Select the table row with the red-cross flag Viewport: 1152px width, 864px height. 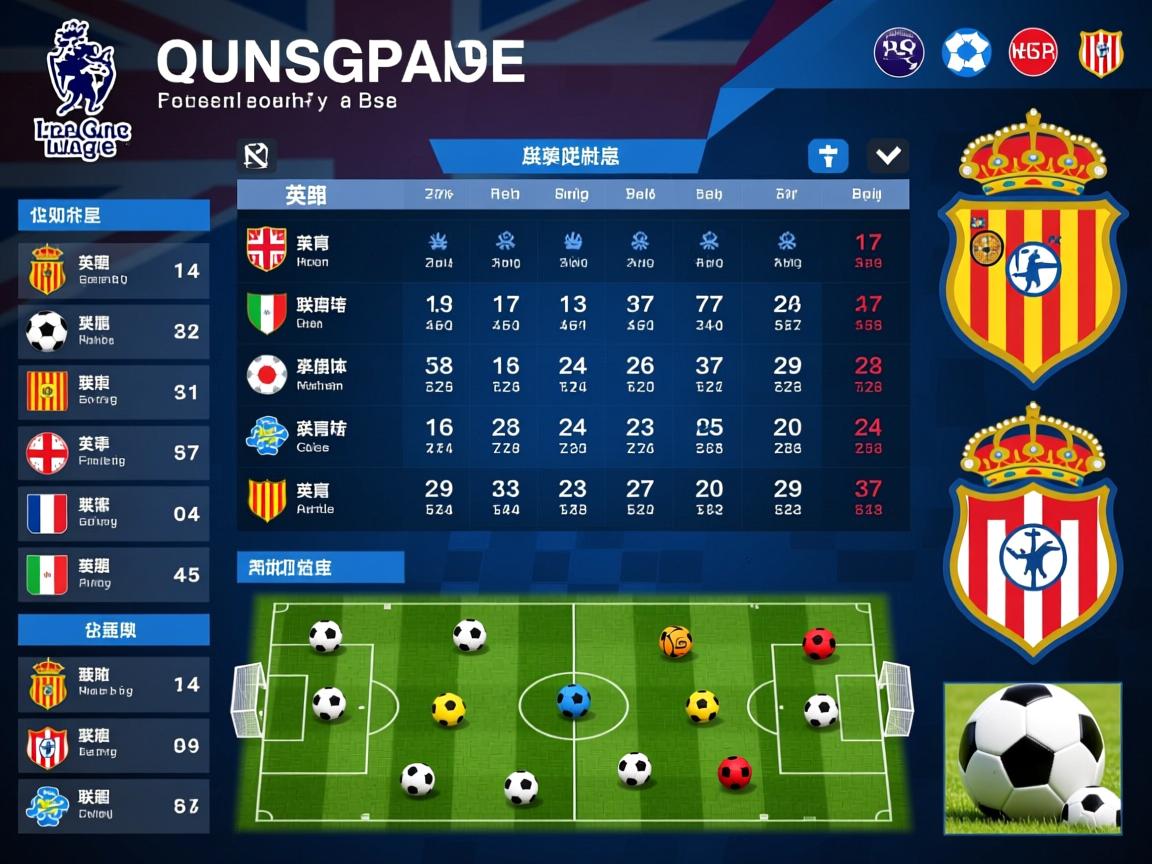(x=573, y=250)
